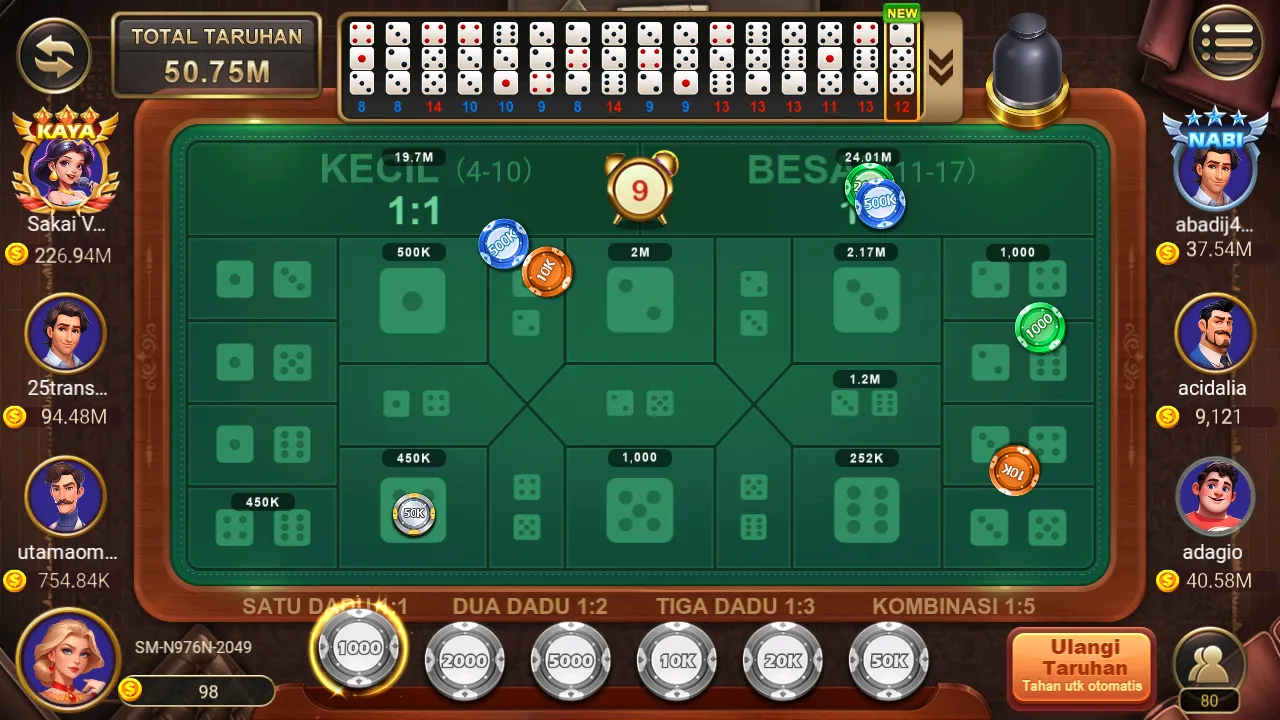Expand the dice history dropdown arrow

(940, 66)
